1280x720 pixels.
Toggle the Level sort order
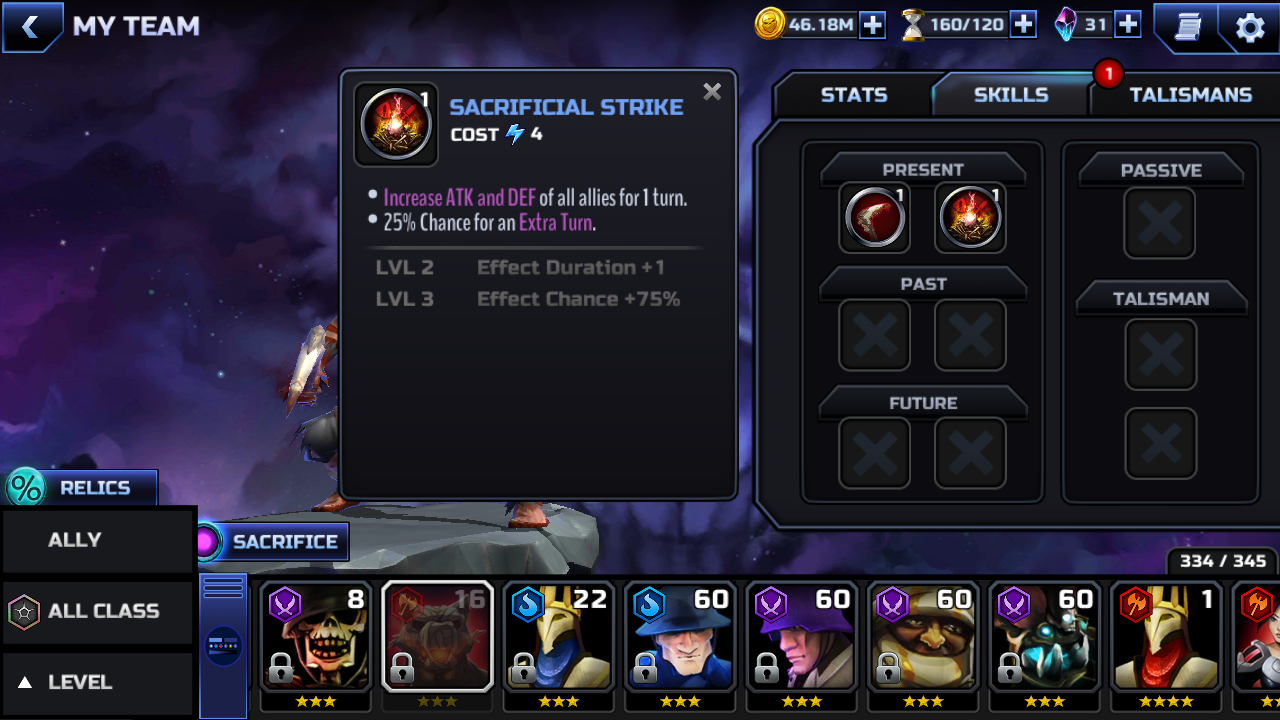[98, 682]
